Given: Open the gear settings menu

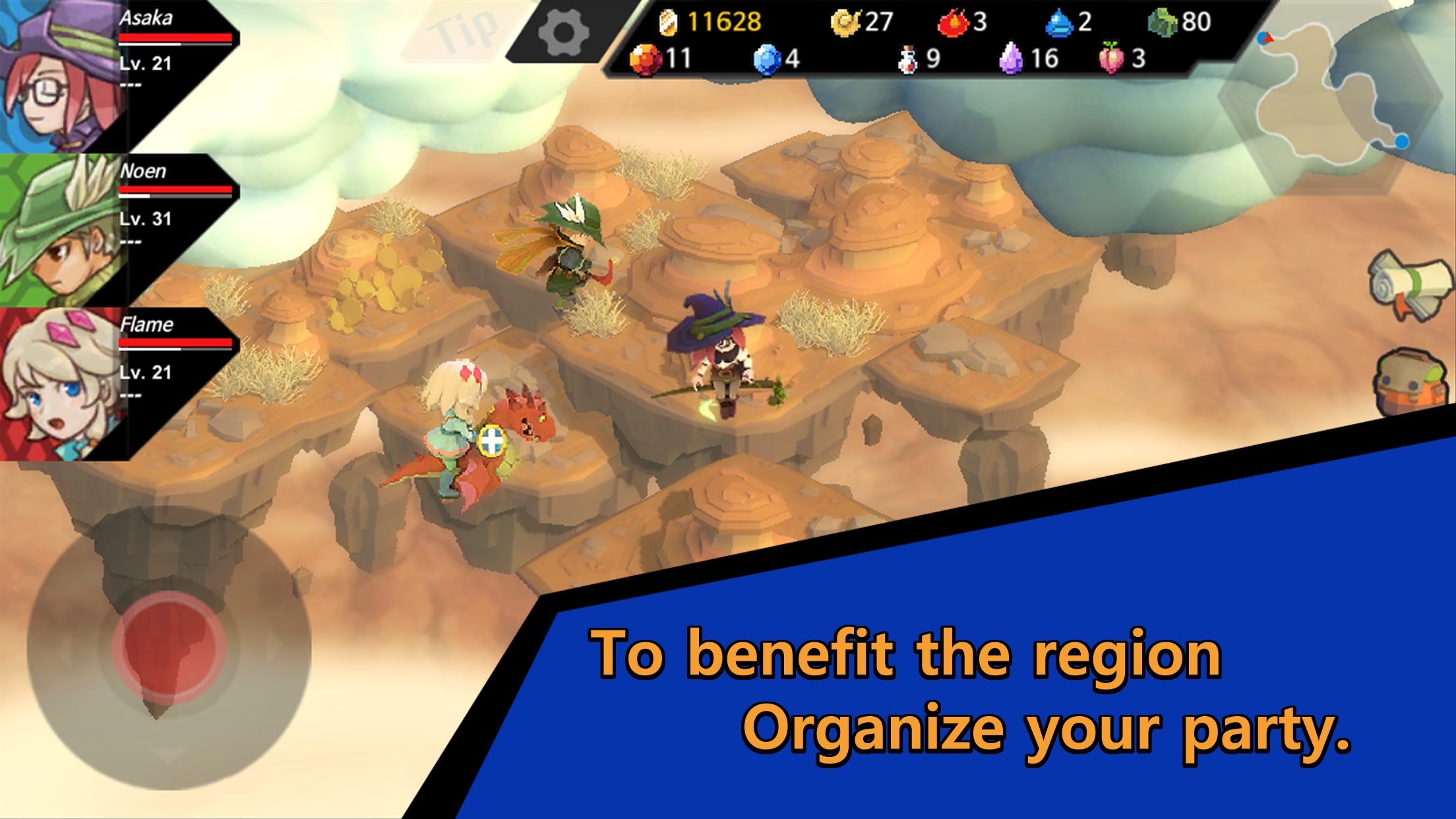Looking at the screenshot, I should [563, 33].
